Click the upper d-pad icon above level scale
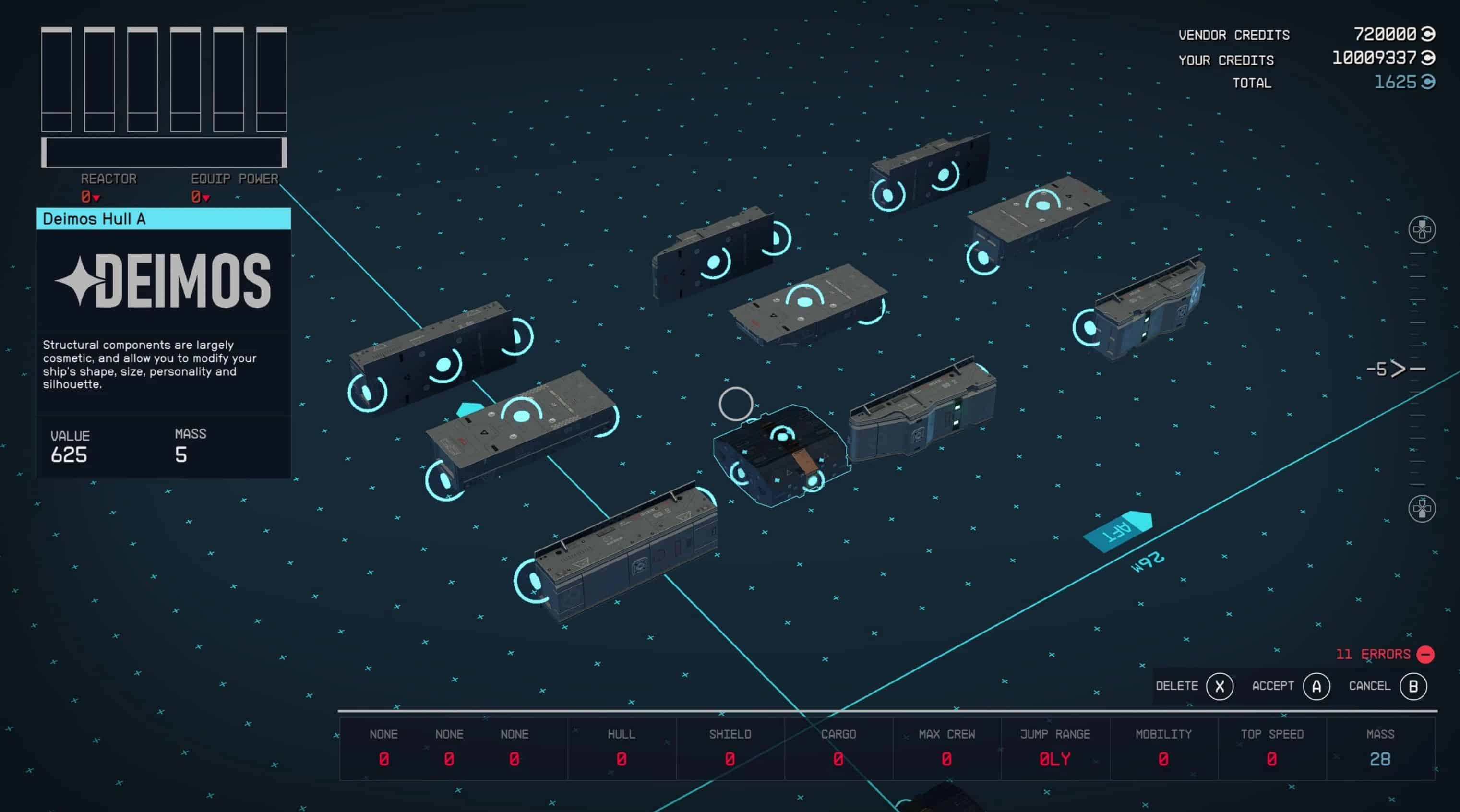Viewport: 1460px width, 812px height. pyautogui.click(x=1422, y=229)
